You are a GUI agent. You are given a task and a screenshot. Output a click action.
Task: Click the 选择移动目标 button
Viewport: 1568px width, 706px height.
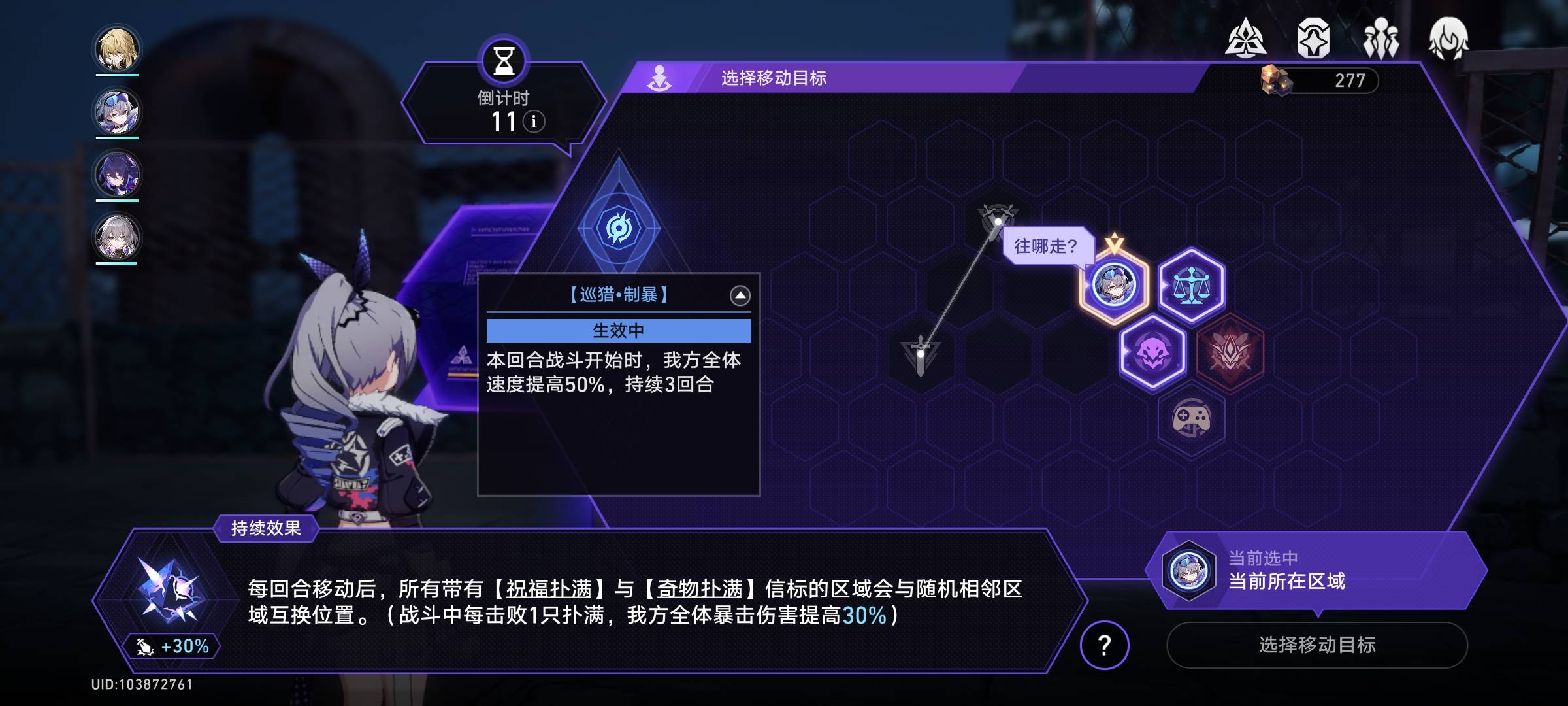(x=1316, y=645)
